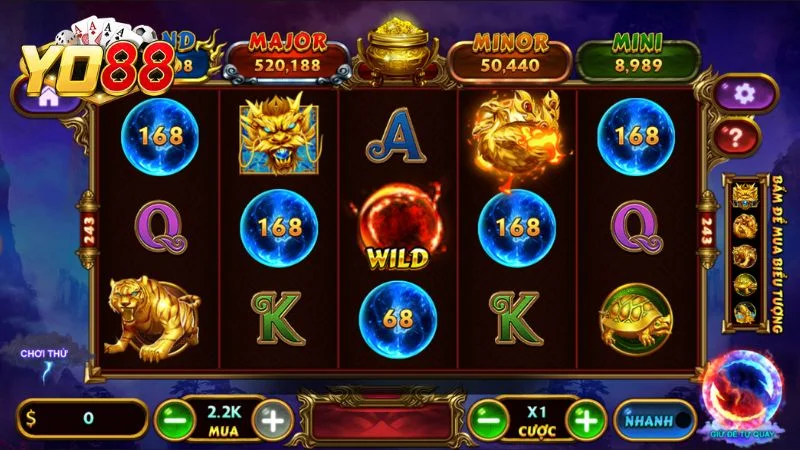Raise the CƯỢC bet multiplier
Image resolution: width=800 pixels, height=450 pixels.
589,421
